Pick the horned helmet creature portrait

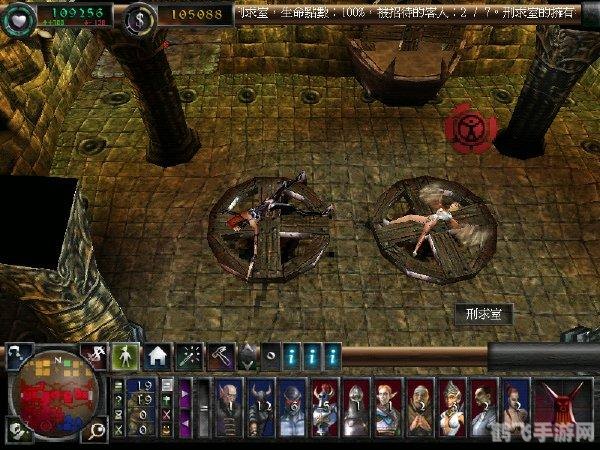263,403
